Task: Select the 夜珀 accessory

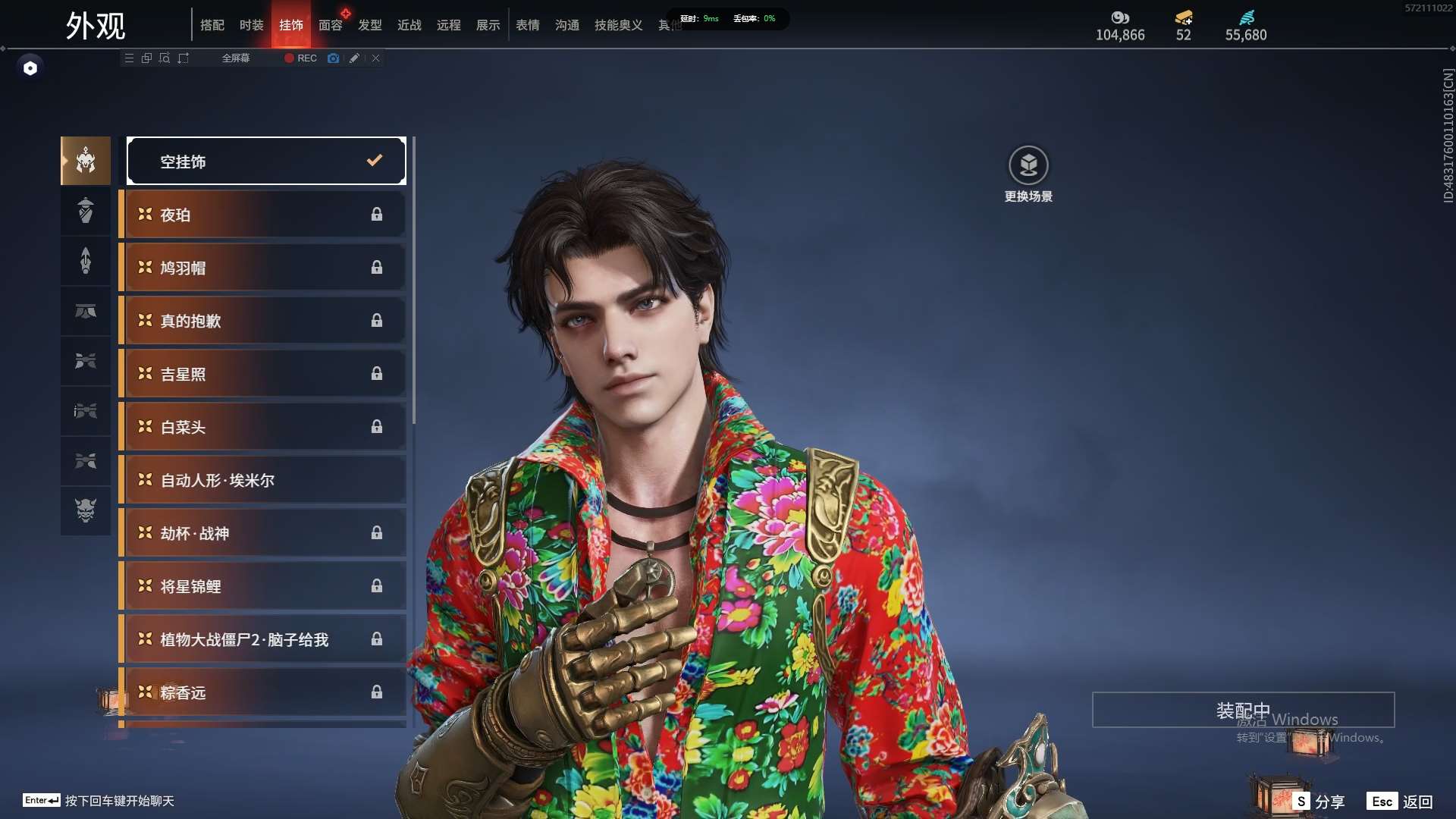Action: pos(262,215)
